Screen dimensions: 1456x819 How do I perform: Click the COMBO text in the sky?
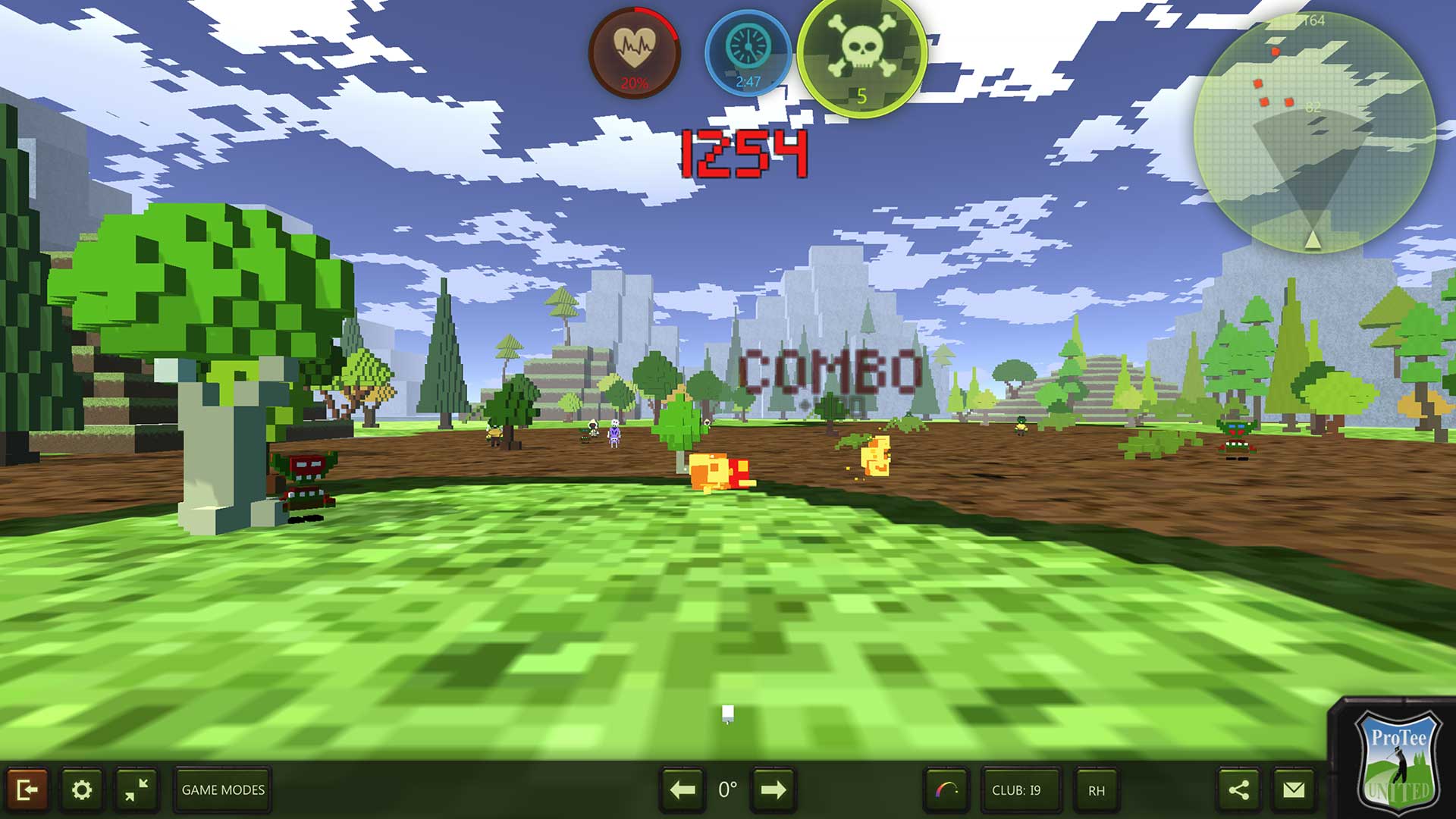(x=828, y=369)
